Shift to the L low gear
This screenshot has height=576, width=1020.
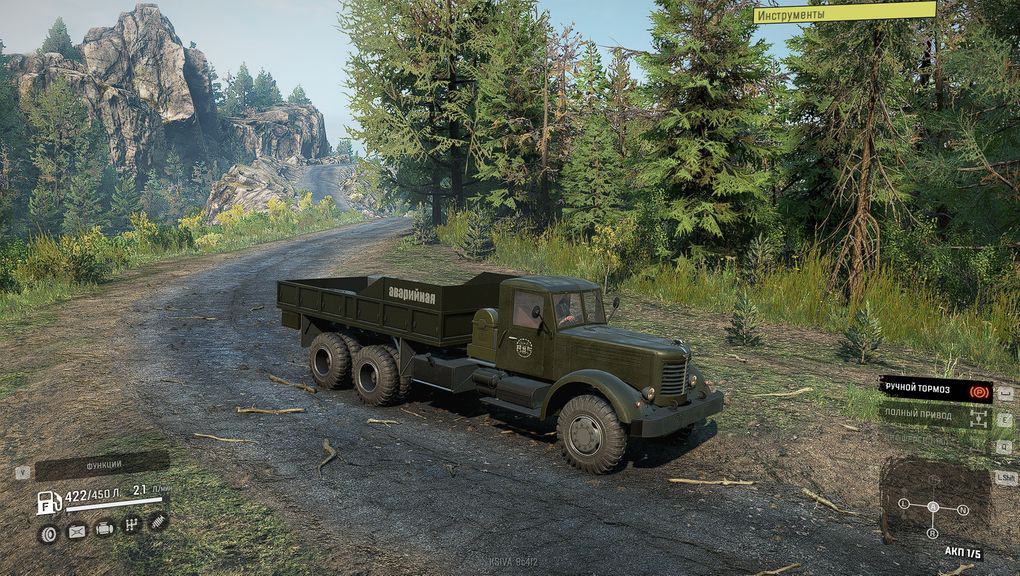tap(904, 503)
